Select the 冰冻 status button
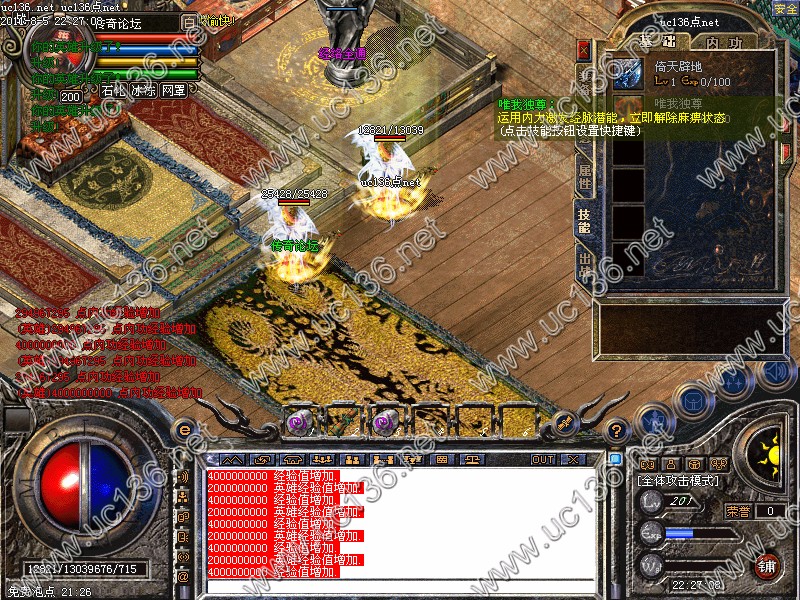 (144, 89)
